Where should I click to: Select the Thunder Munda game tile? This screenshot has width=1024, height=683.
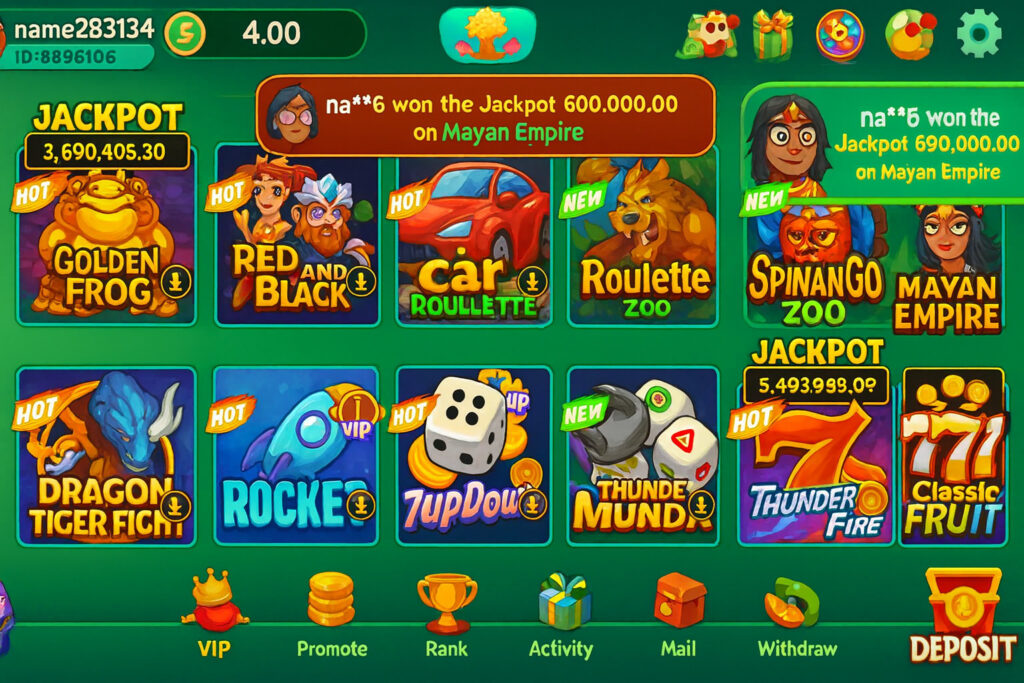click(x=643, y=456)
